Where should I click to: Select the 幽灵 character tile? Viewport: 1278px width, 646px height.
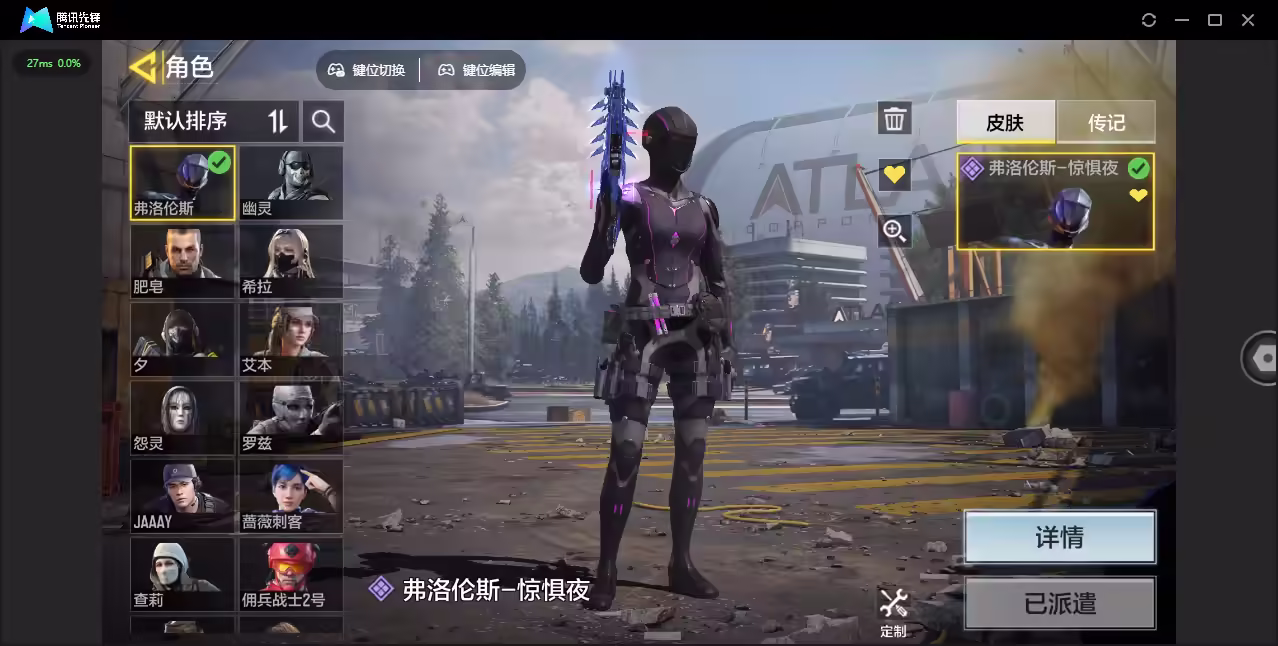pos(291,183)
